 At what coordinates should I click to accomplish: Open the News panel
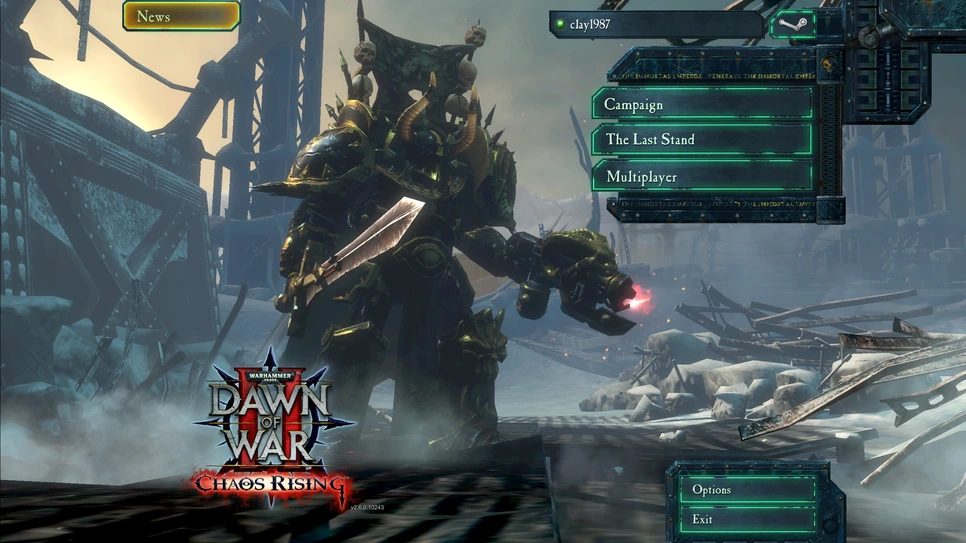[181, 16]
